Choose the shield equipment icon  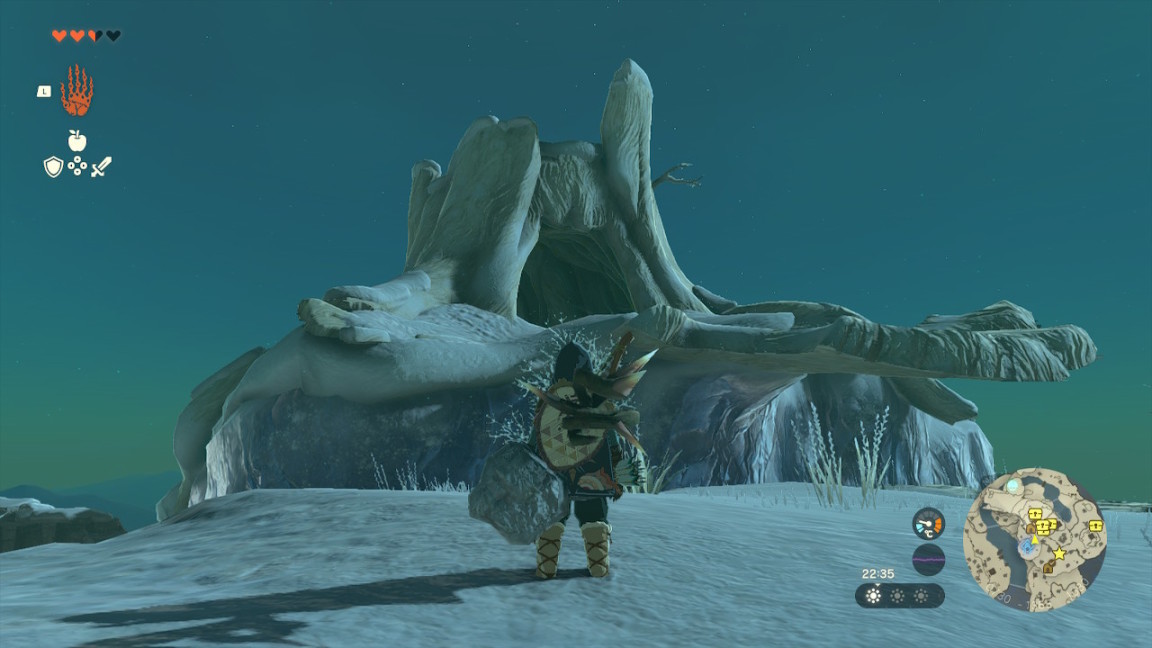(x=53, y=167)
